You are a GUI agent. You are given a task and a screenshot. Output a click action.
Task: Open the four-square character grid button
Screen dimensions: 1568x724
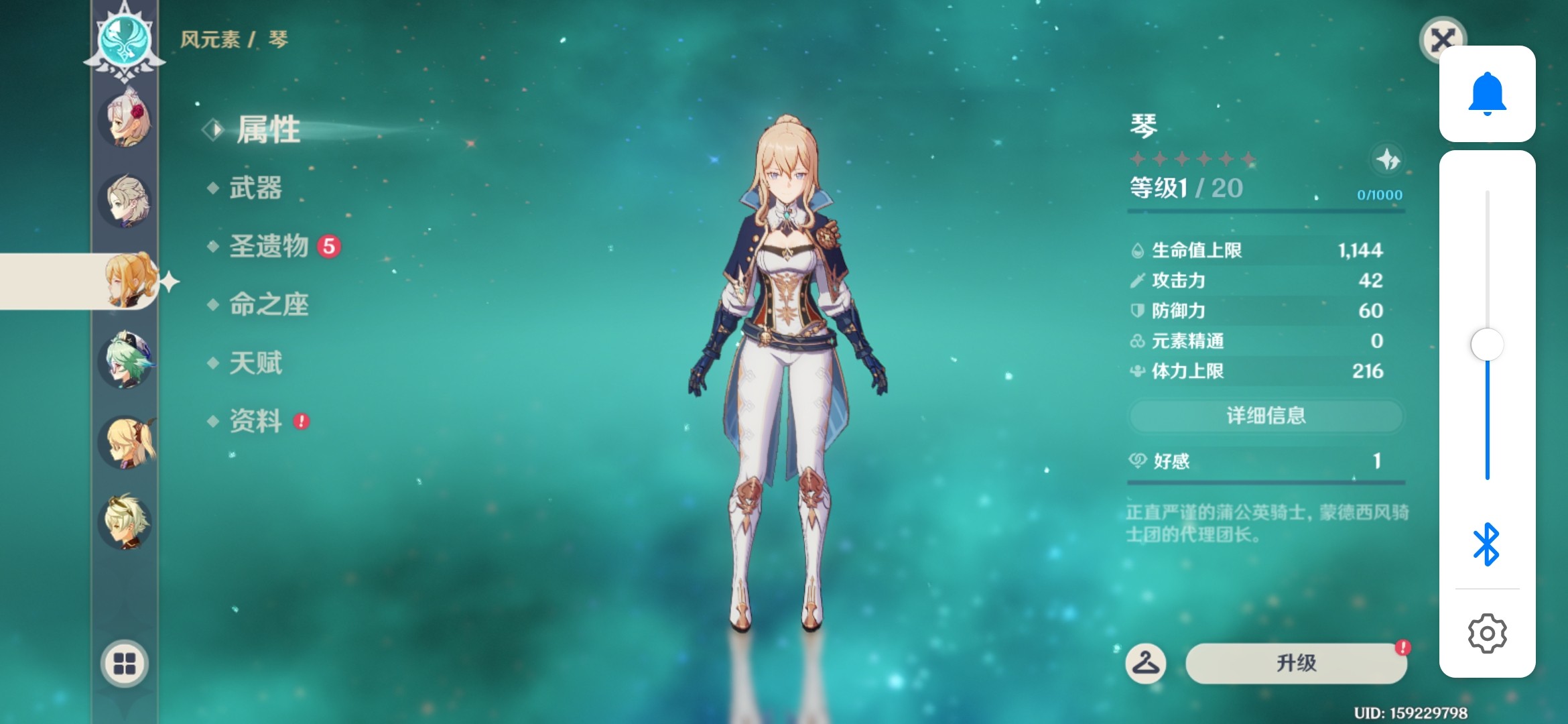pyautogui.click(x=125, y=663)
